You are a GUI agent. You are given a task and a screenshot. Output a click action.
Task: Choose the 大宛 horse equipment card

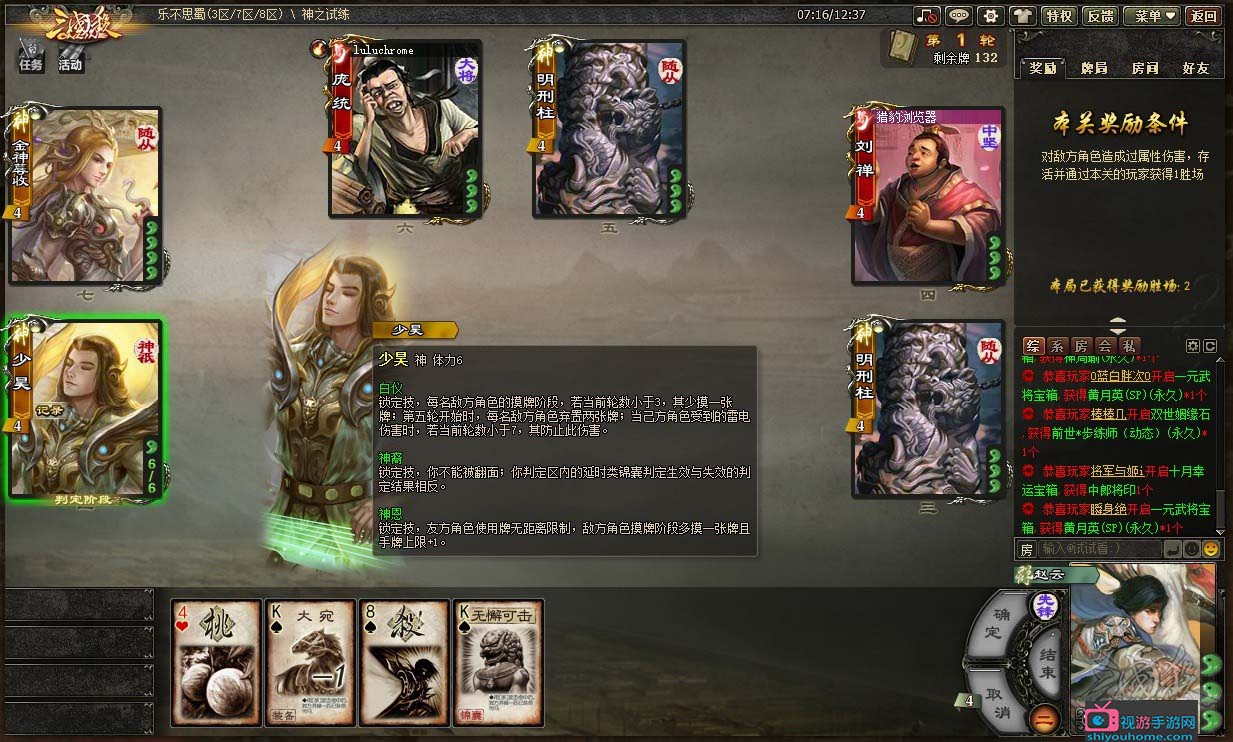pos(311,662)
